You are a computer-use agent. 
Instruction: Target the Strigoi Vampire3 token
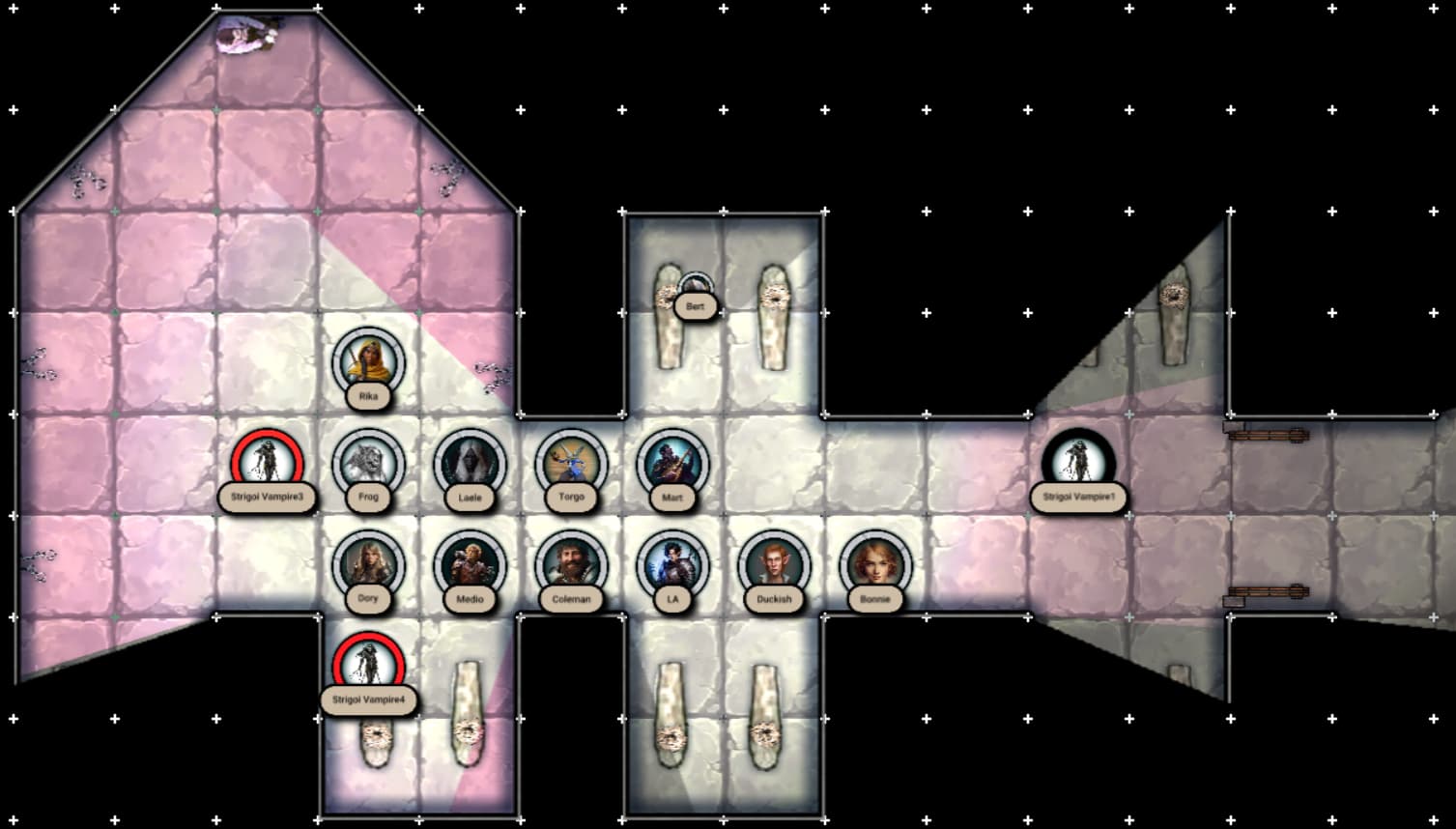point(267,464)
